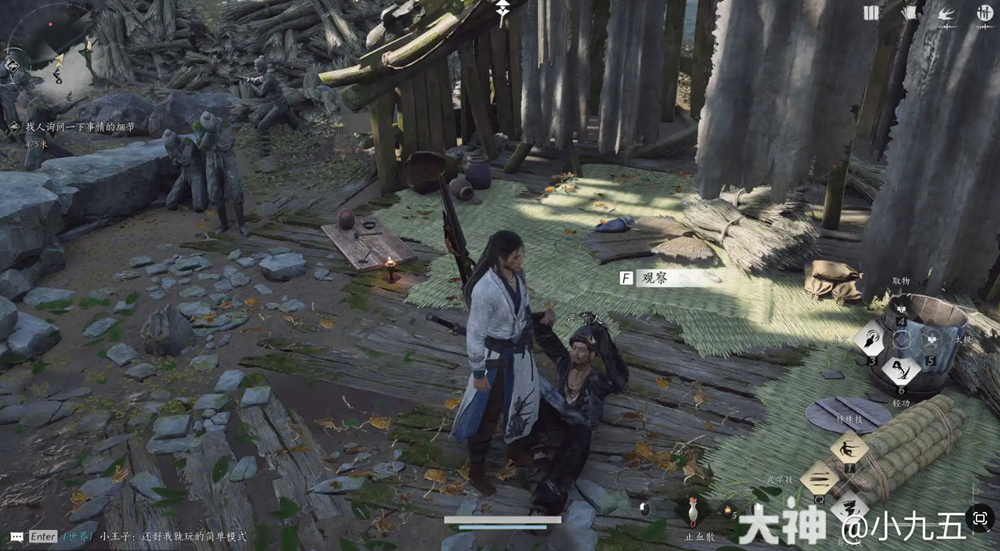Open the journal book icon
Image resolution: width=1000 pixels, height=551 pixels.
(871, 13)
